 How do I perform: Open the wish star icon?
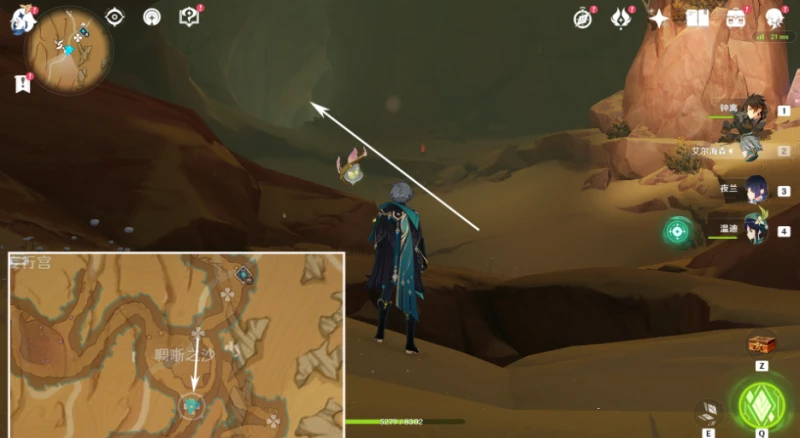point(659,19)
